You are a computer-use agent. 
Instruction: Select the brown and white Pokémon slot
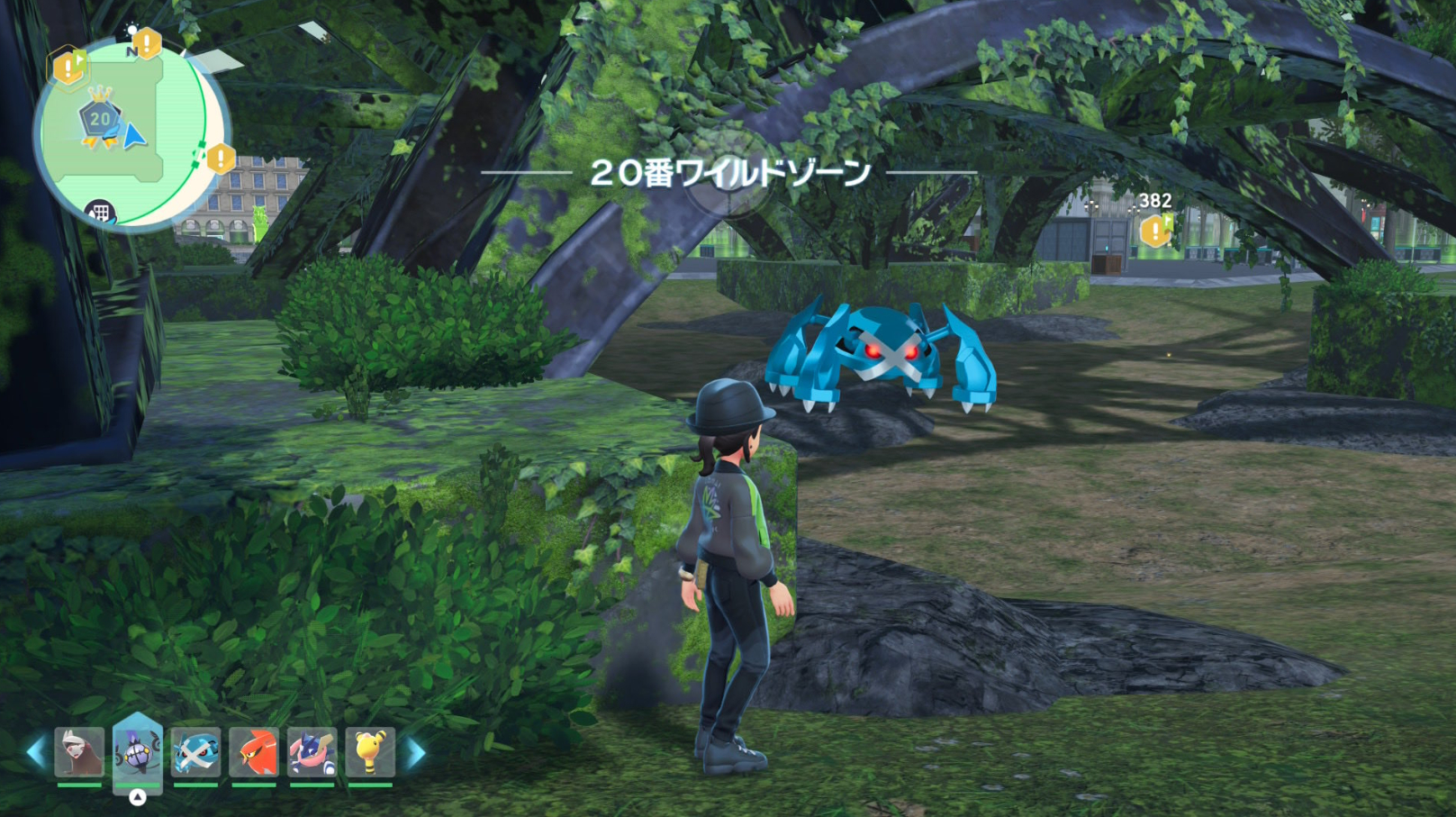79,752
